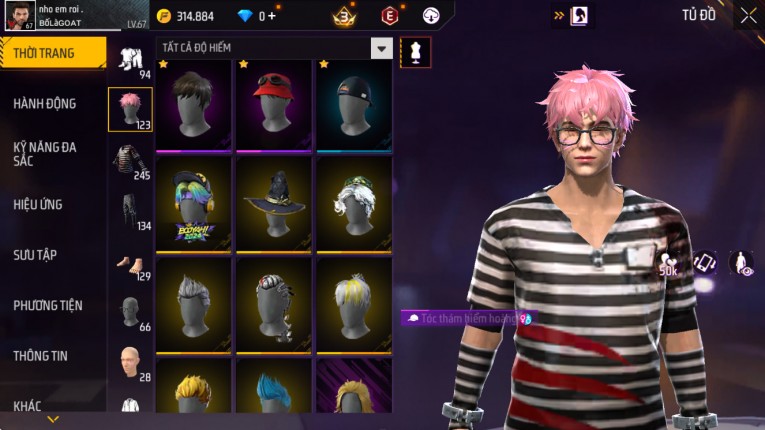This screenshot has height=430, width=765.
Task: Choose the red bucket hat with goggles
Action: coord(274,105)
